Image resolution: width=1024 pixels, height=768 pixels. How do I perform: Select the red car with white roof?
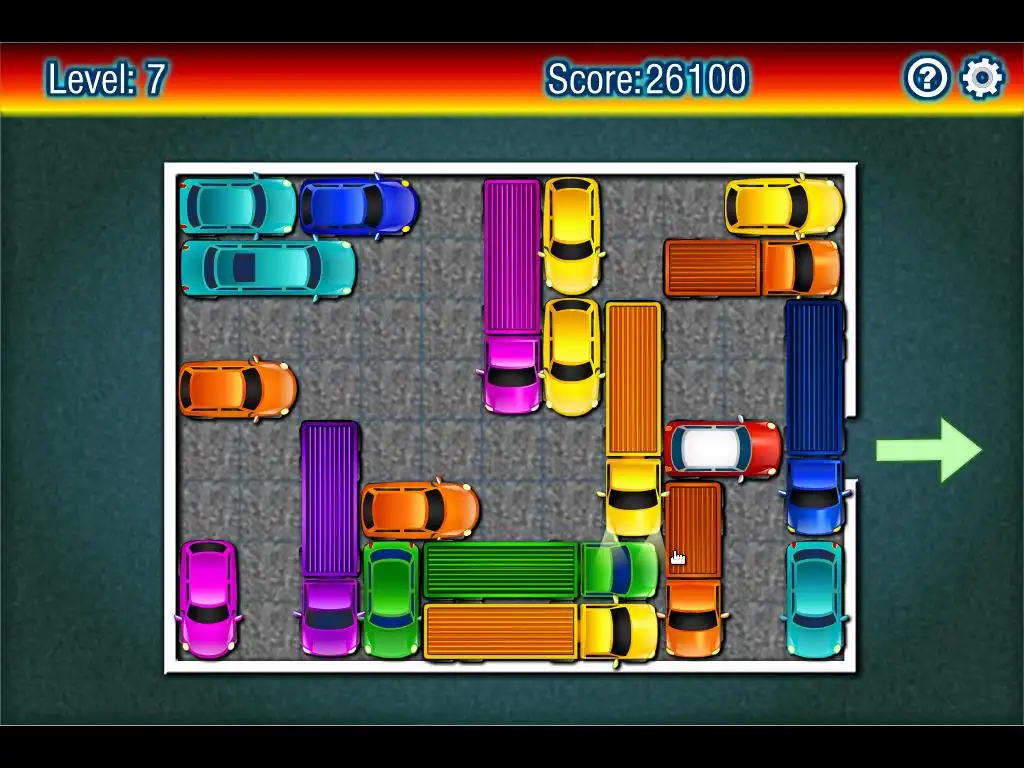point(723,448)
